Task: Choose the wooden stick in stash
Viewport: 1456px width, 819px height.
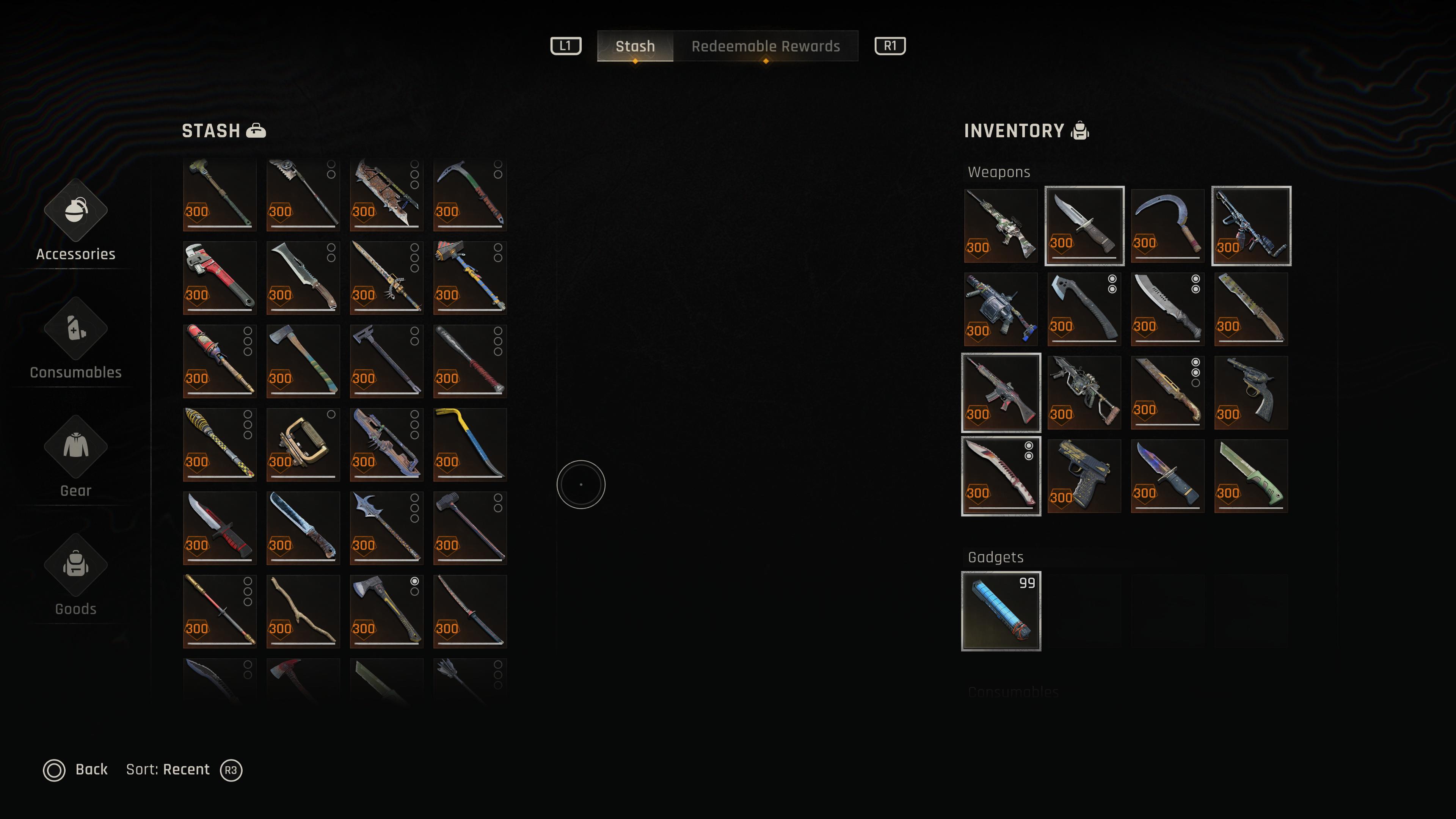Action: [x=303, y=611]
